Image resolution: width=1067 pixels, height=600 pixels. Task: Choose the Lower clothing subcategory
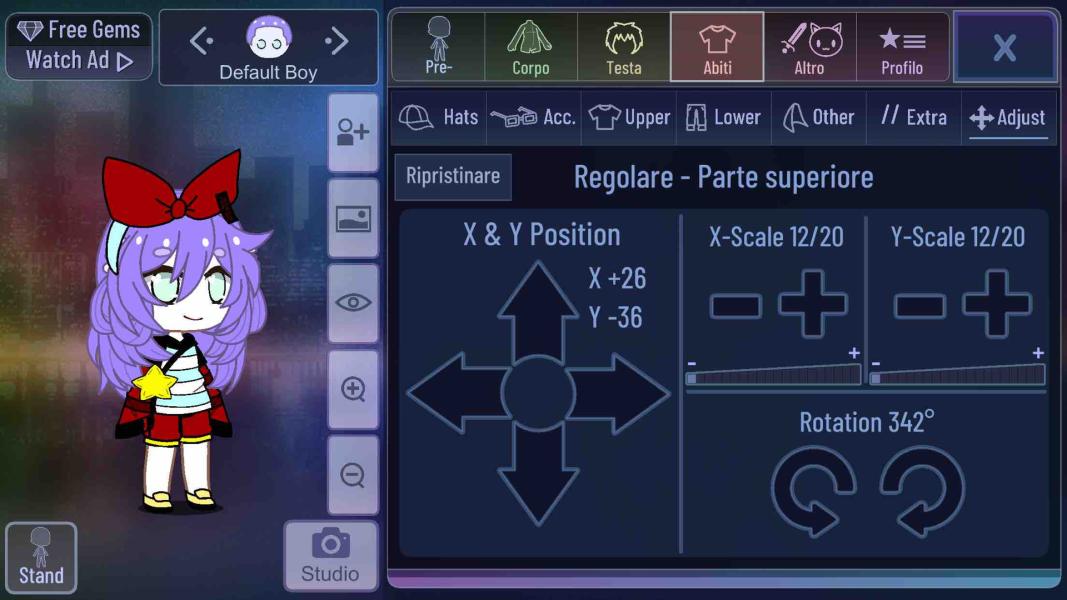[723, 117]
